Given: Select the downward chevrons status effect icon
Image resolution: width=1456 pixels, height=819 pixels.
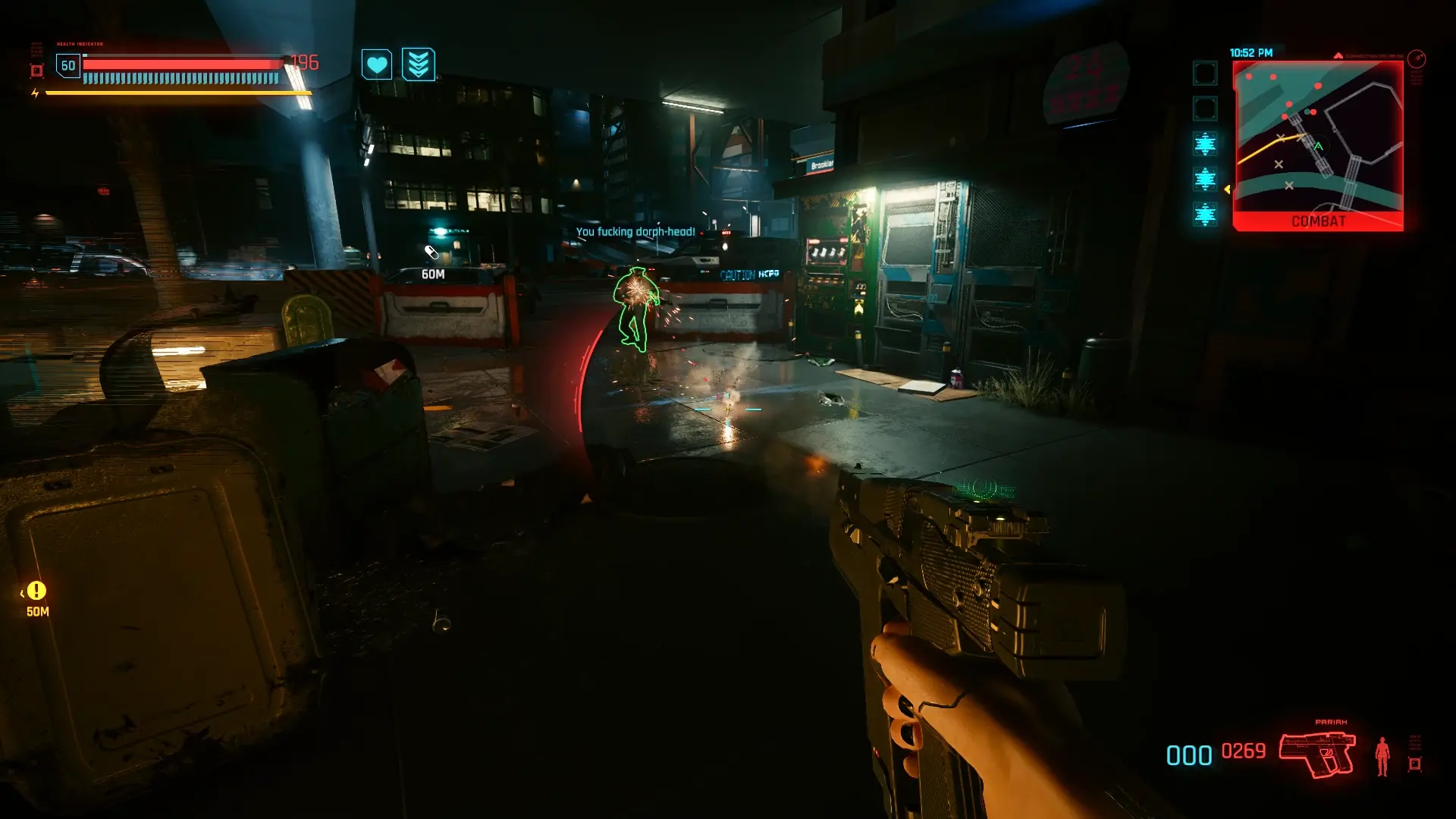Looking at the screenshot, I should coord(418,64).
